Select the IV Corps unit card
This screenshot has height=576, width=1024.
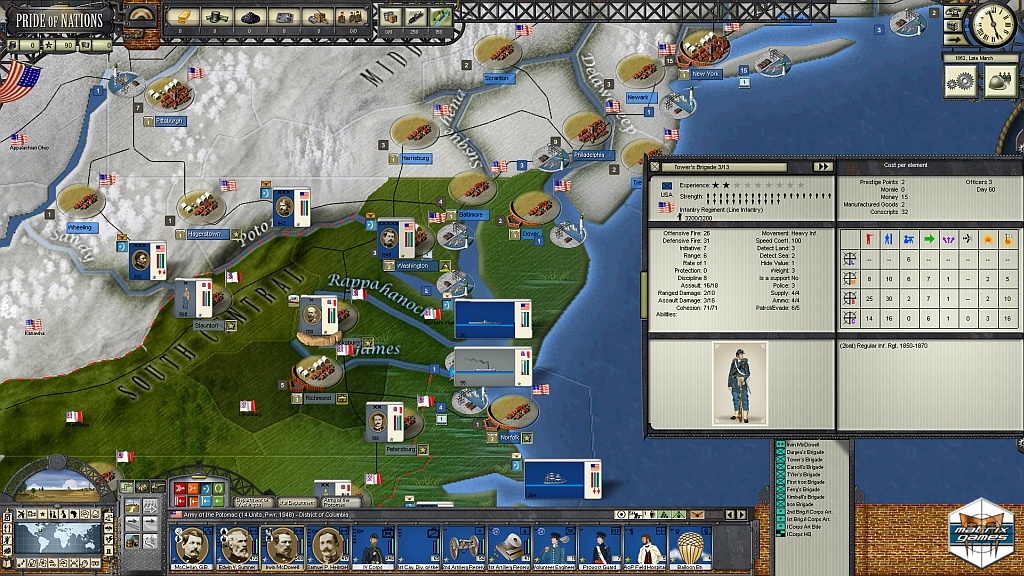tap(374, 546)
